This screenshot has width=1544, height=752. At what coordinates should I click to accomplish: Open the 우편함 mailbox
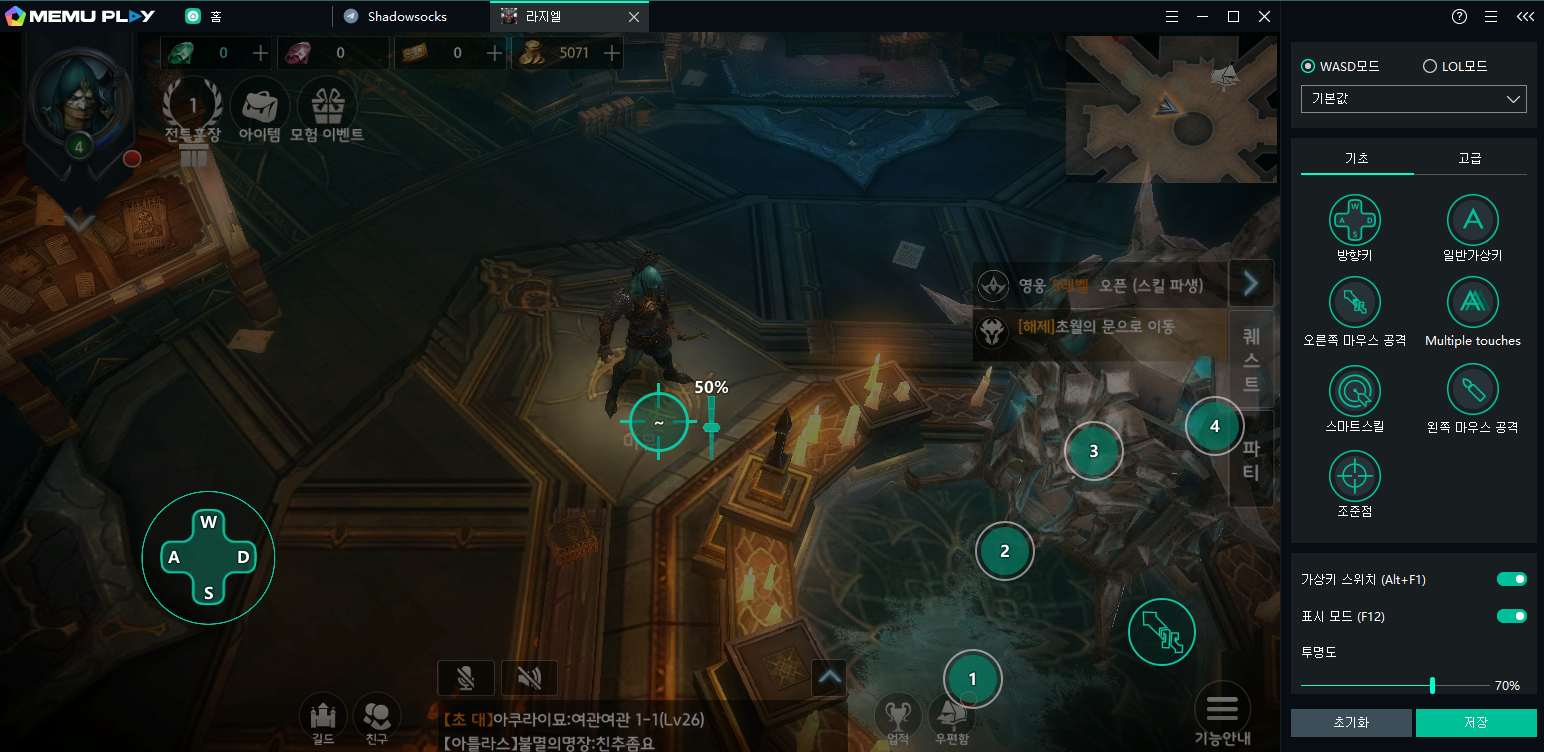953,716
